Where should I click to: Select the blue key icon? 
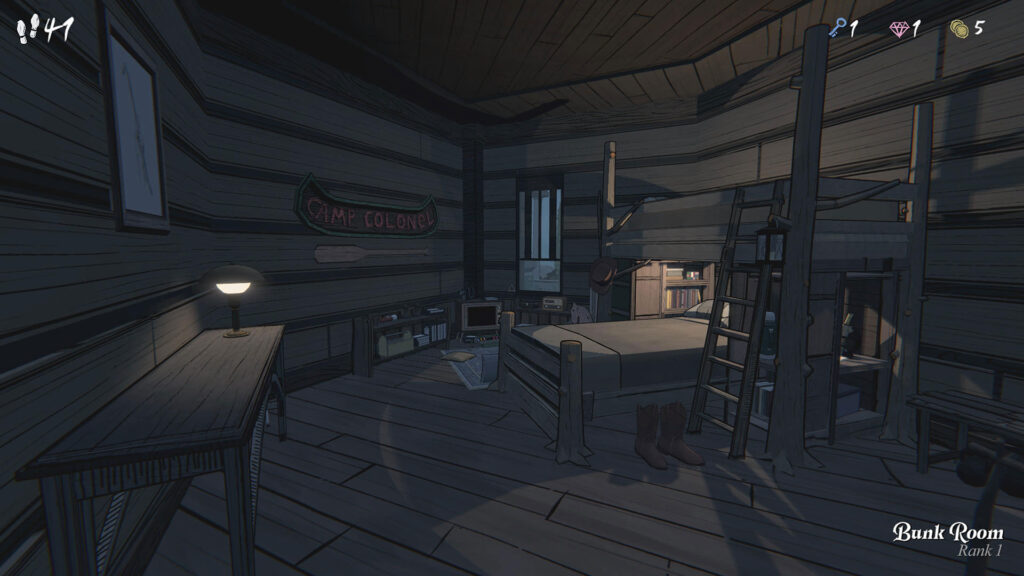tap(837, 29)
